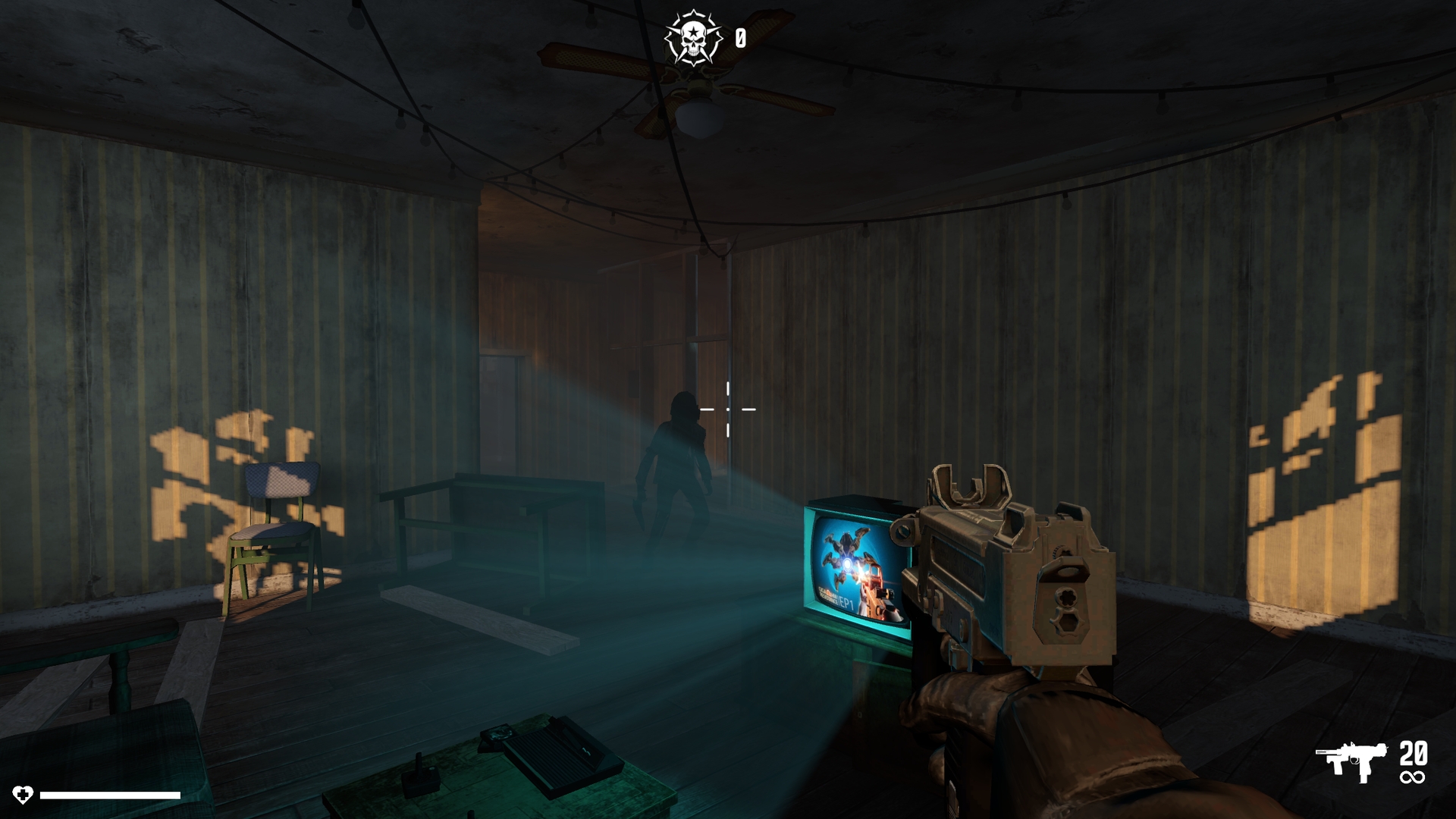Viewport: 1456px width, 819px height.
Task: Click the green health progress bar
Action: pyautogui.click(x=110, y=796)
